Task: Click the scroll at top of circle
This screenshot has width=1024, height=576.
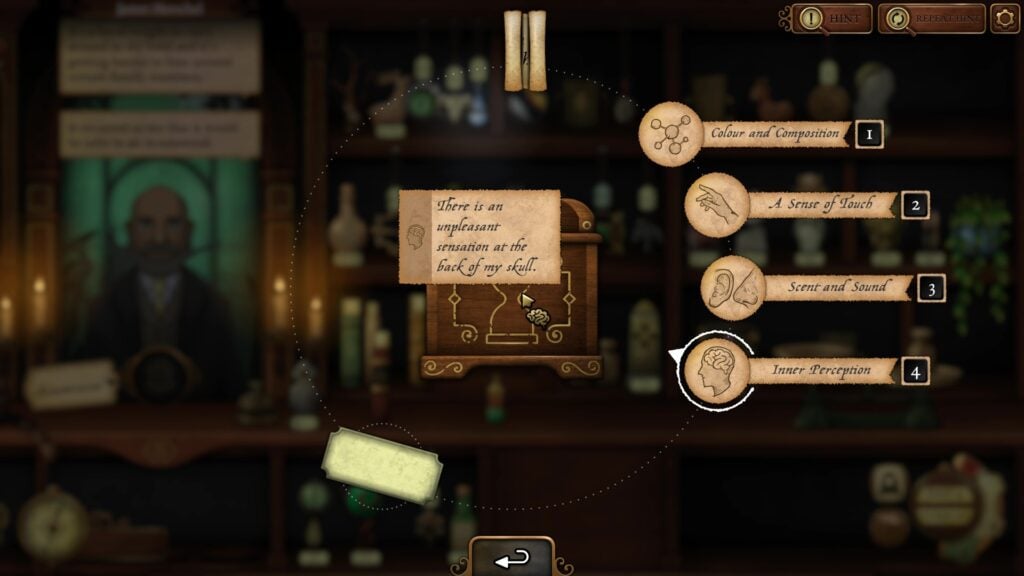Action: click(525, 51)
